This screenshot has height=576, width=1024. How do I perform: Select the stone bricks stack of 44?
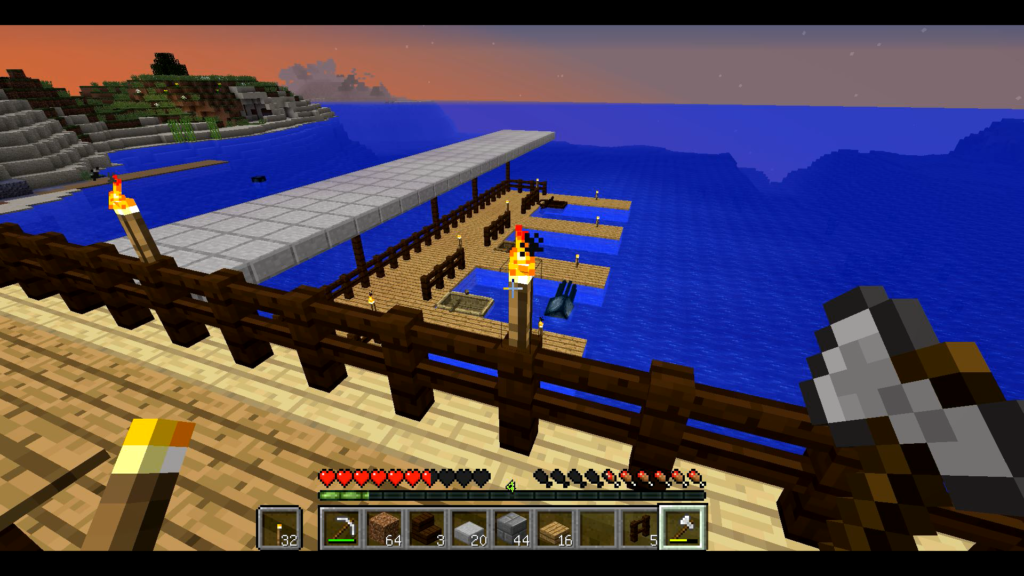(512, 528)
